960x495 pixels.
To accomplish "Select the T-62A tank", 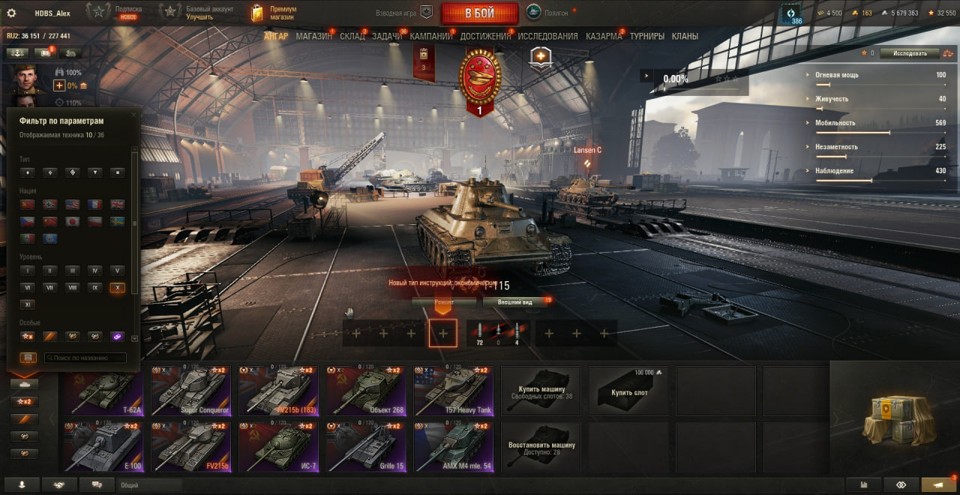I will (x=103, y=389).
